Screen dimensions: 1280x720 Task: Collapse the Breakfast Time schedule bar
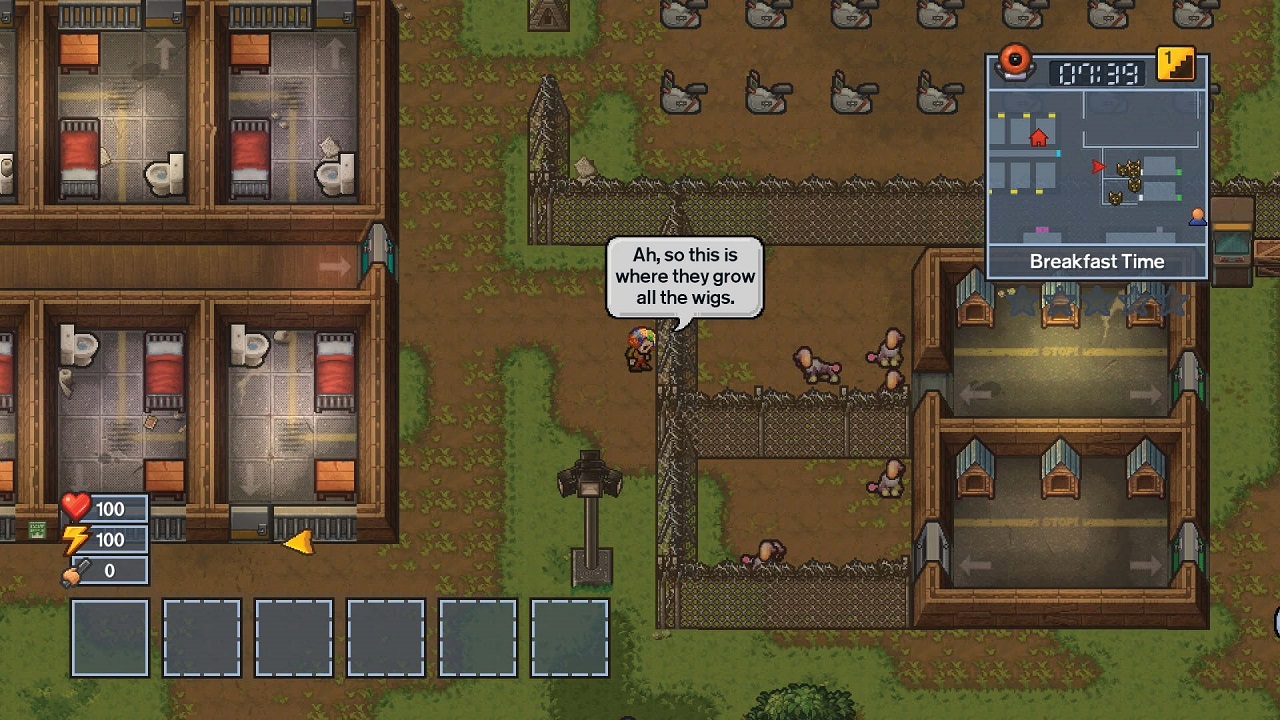click(1098, 260)
